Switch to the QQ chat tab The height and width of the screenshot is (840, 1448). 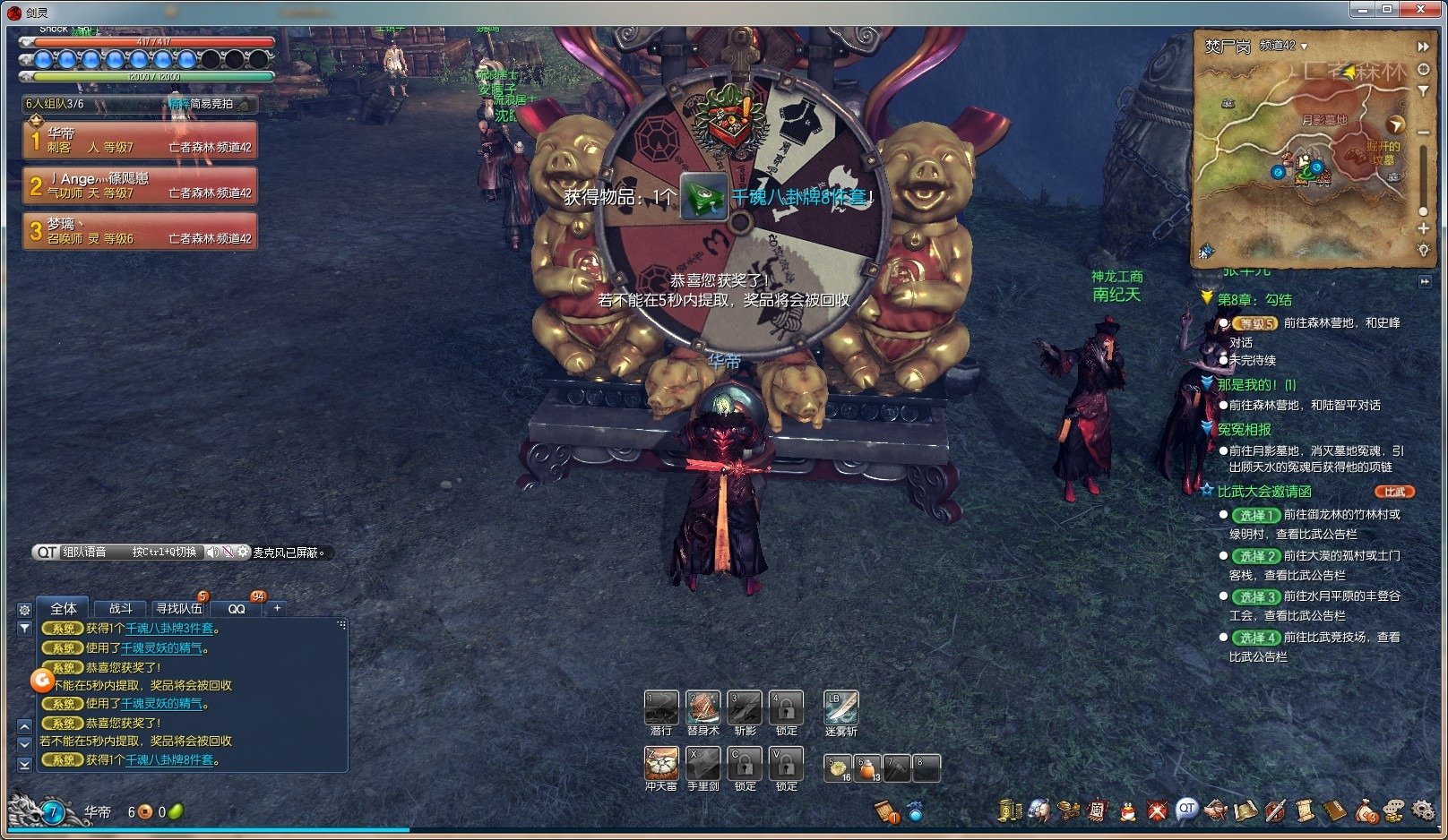(x=237, y=608)
